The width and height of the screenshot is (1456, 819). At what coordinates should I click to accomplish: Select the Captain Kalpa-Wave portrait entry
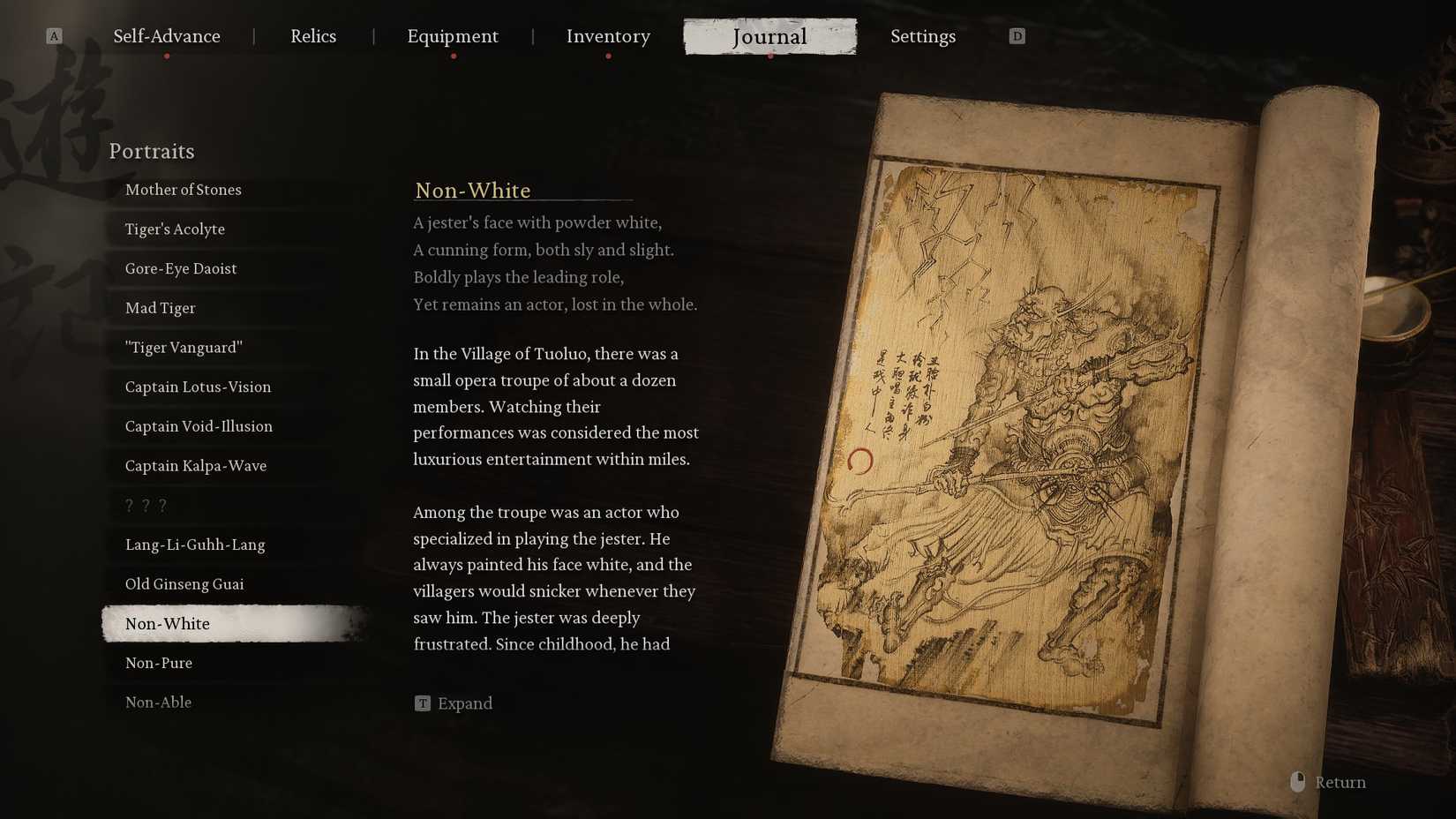coord(195,465)
